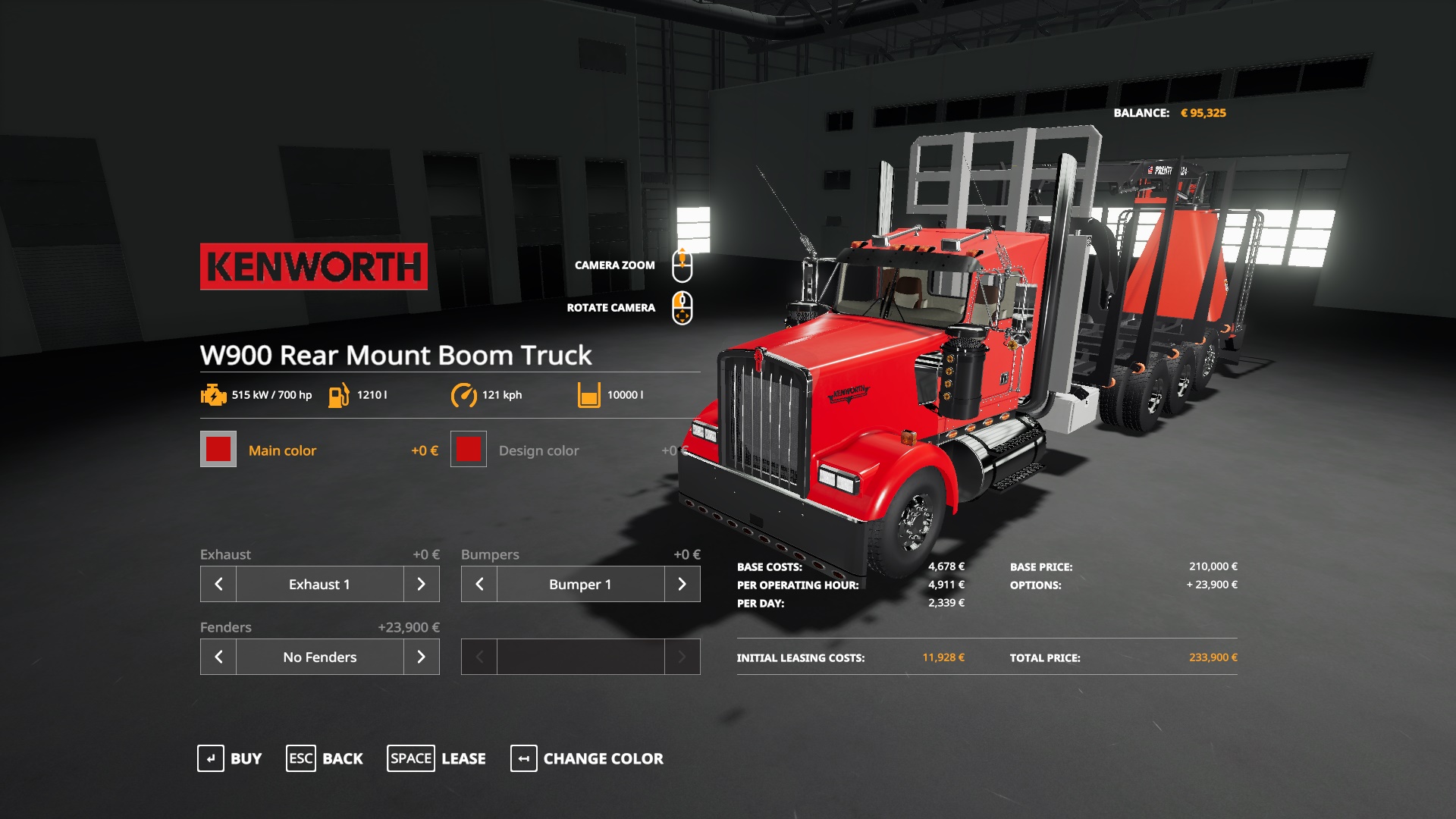Click the SPACE key icon beside LEASE
This screenshot has height=819, width=1456.
coord(411,758)
